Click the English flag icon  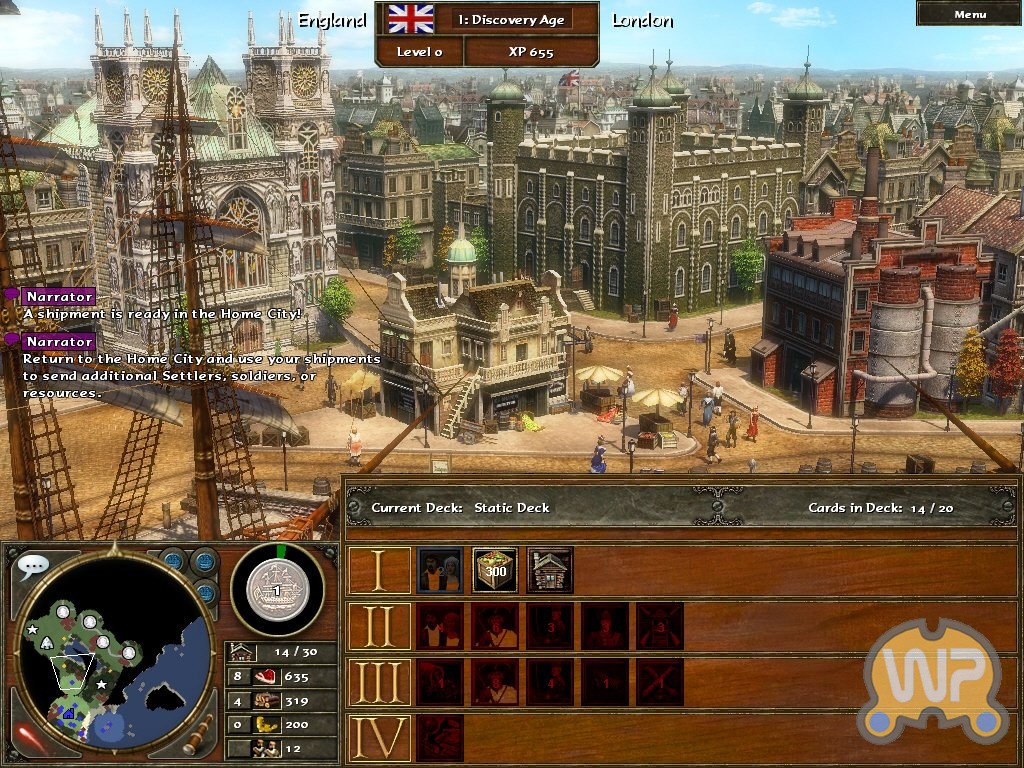coord(410,19)
